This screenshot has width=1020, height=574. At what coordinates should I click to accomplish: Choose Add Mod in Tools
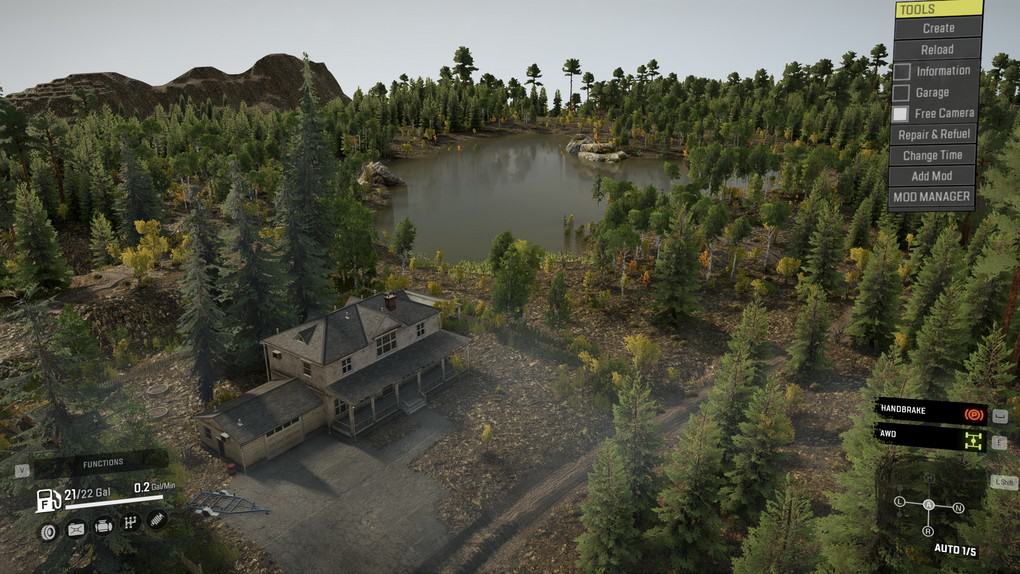932,176
